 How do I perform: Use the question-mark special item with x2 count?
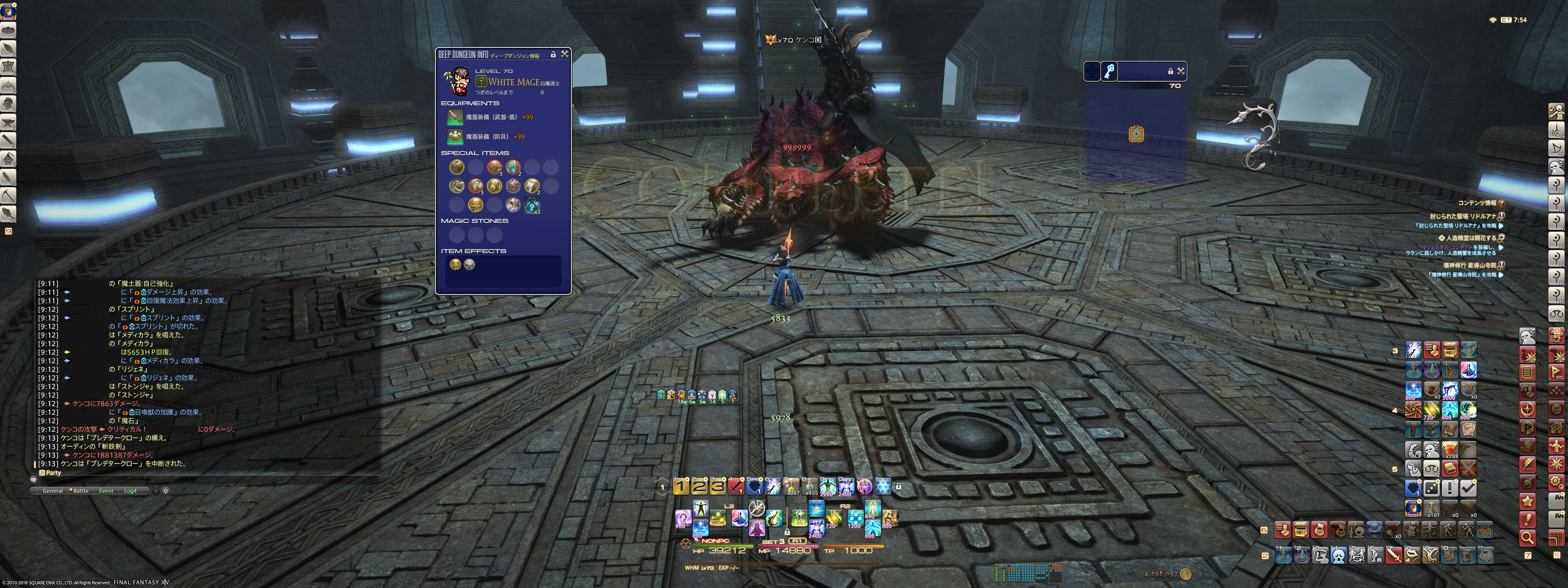(531, 206)
